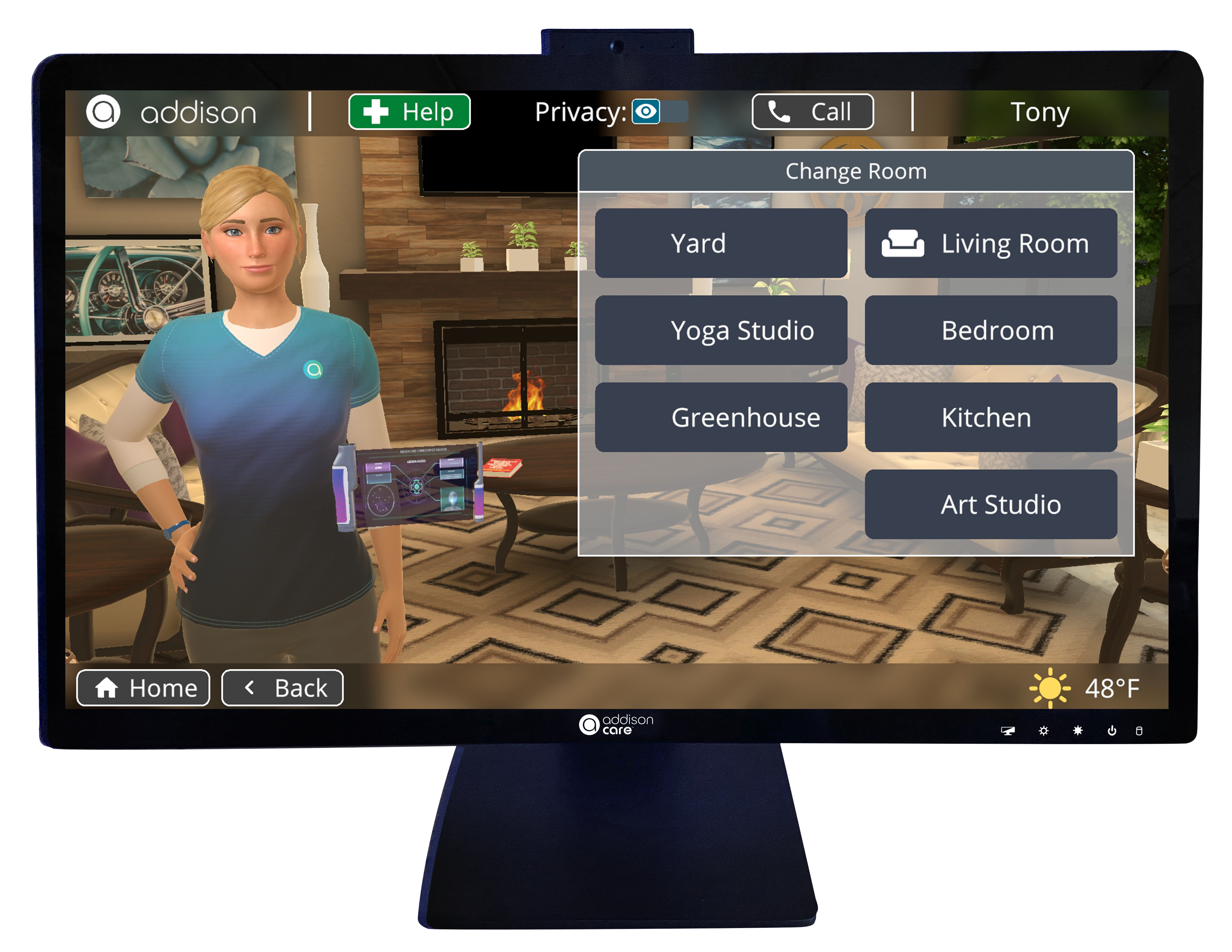This screenshot has width=1232, height=952.
Task: Open the addison logo in top bar
Action: point(171,112)
